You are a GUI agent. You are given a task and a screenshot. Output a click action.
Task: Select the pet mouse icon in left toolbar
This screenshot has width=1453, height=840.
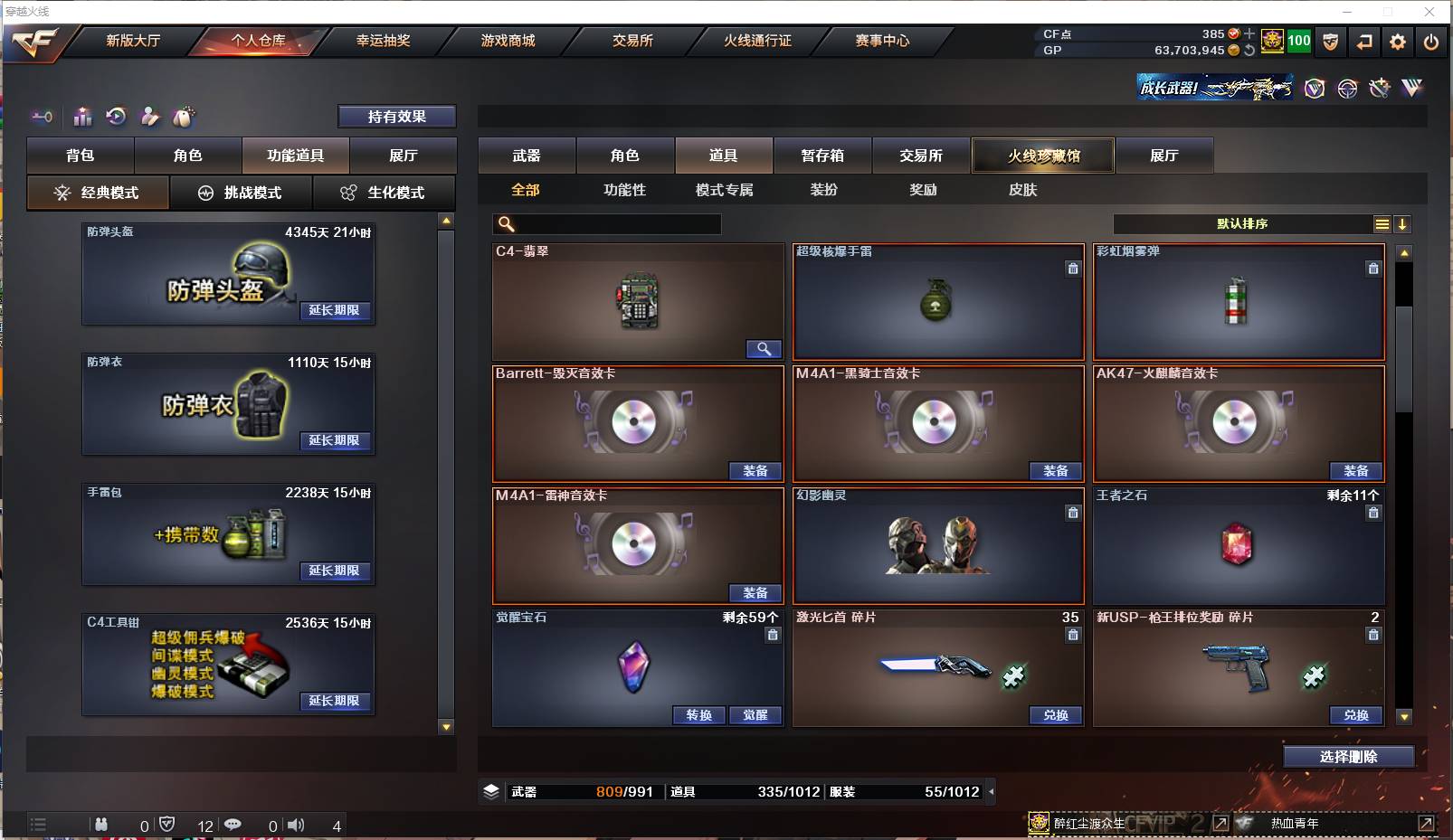pos(183,116)
